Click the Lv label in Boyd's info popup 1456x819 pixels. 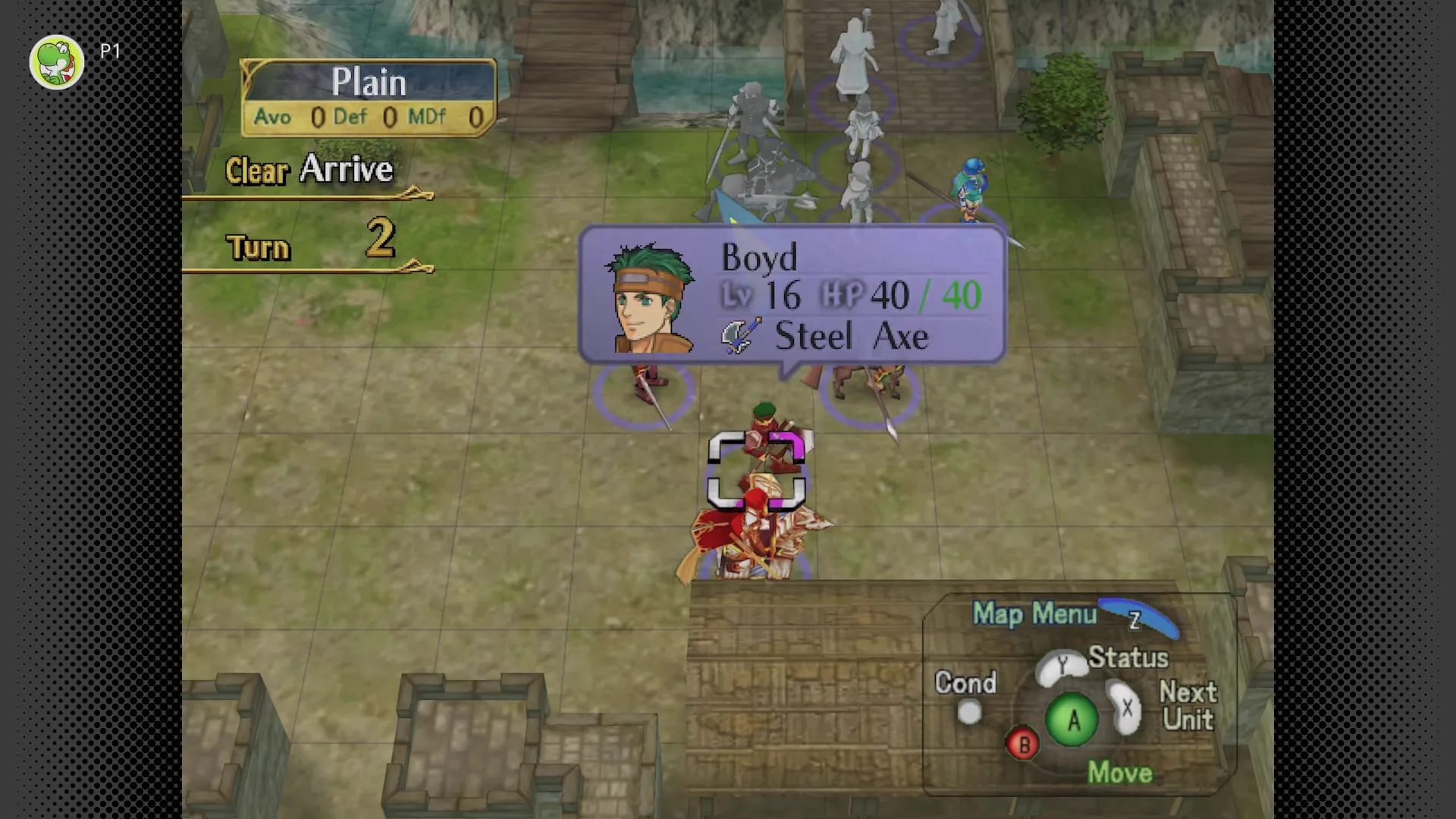coord(736,295)
